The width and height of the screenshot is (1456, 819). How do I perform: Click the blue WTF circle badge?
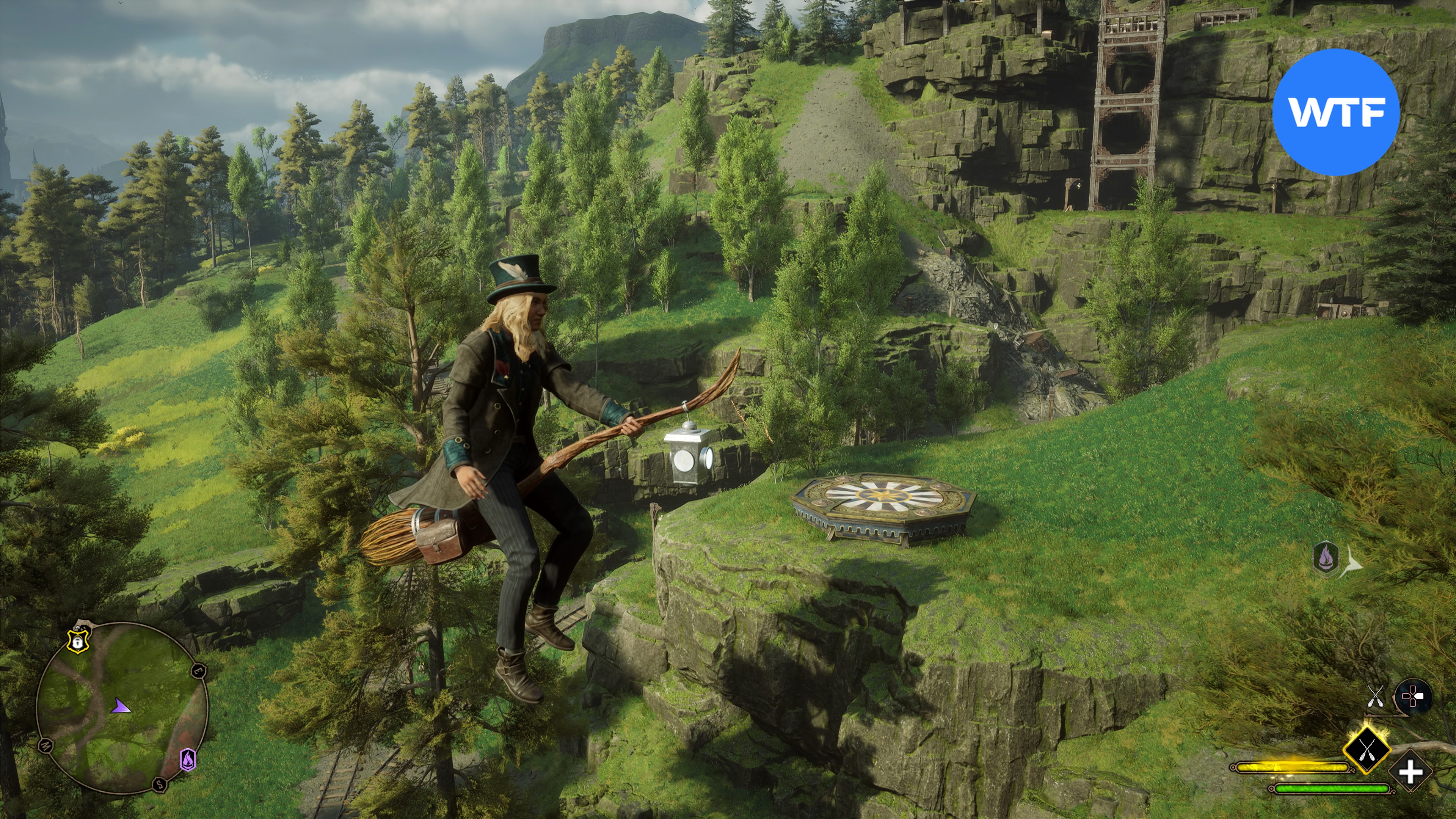click(1335, 112)
